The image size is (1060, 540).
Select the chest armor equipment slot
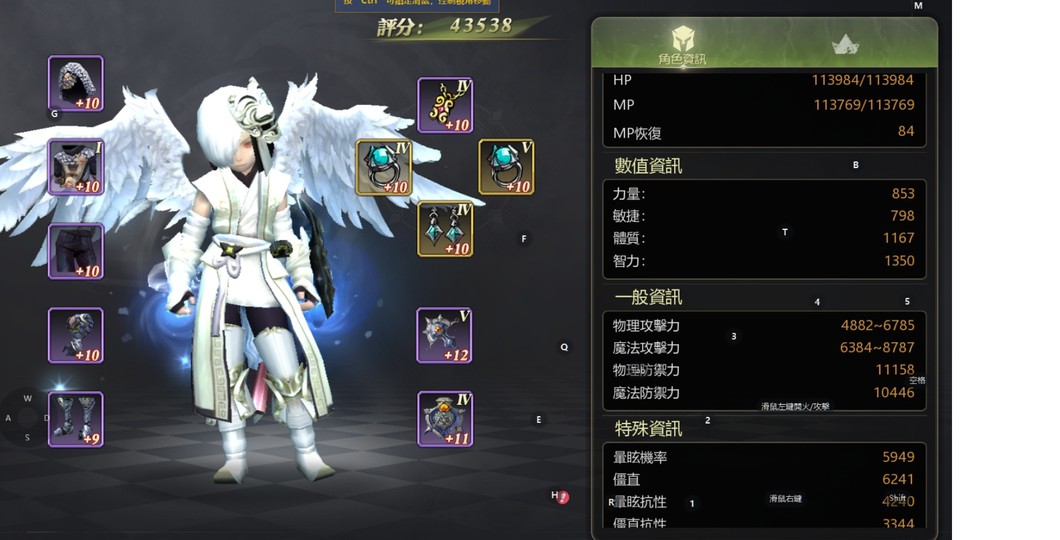[76, 167]
